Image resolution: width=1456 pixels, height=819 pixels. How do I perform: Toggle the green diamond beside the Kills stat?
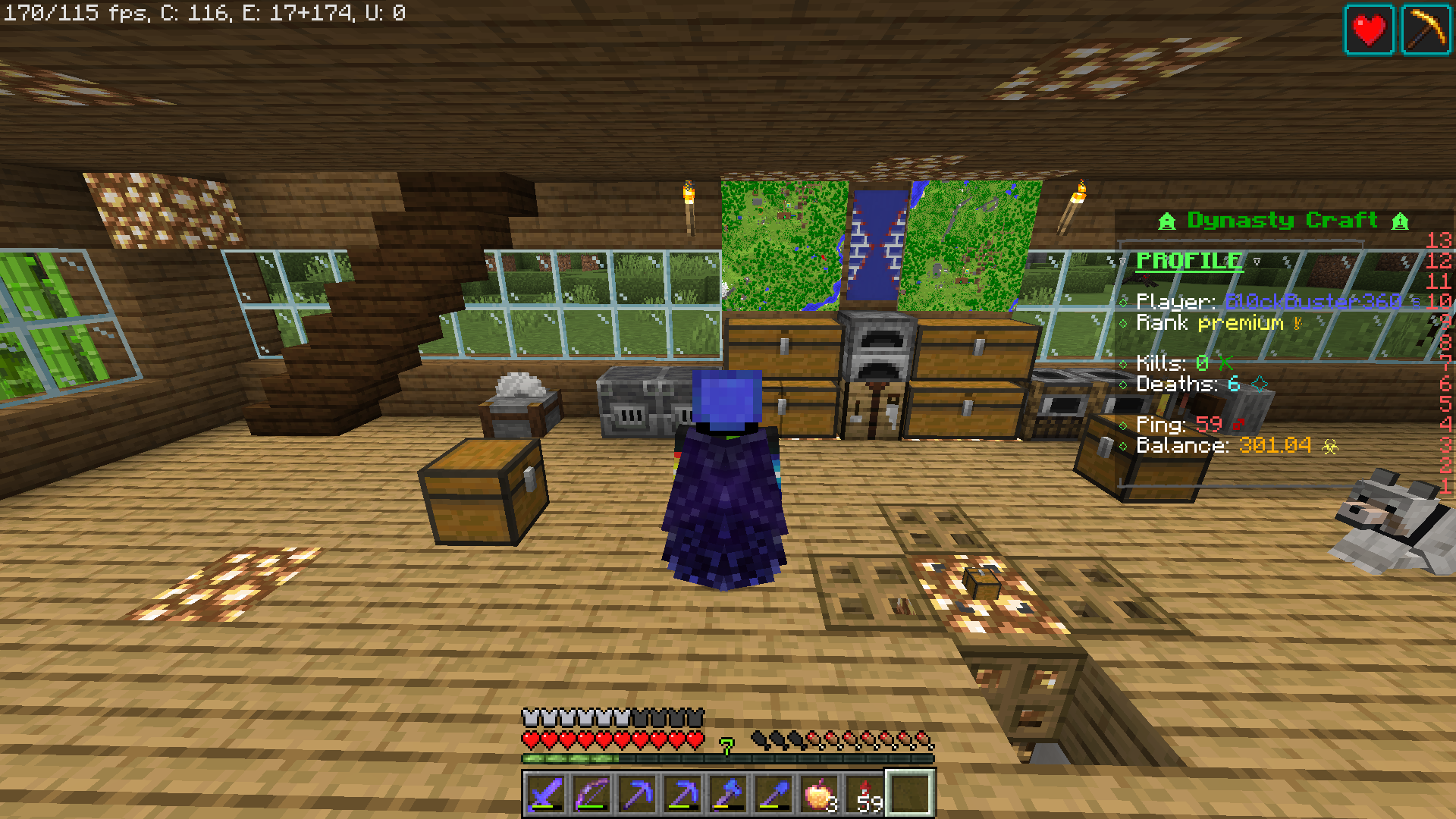(1125, 362)
